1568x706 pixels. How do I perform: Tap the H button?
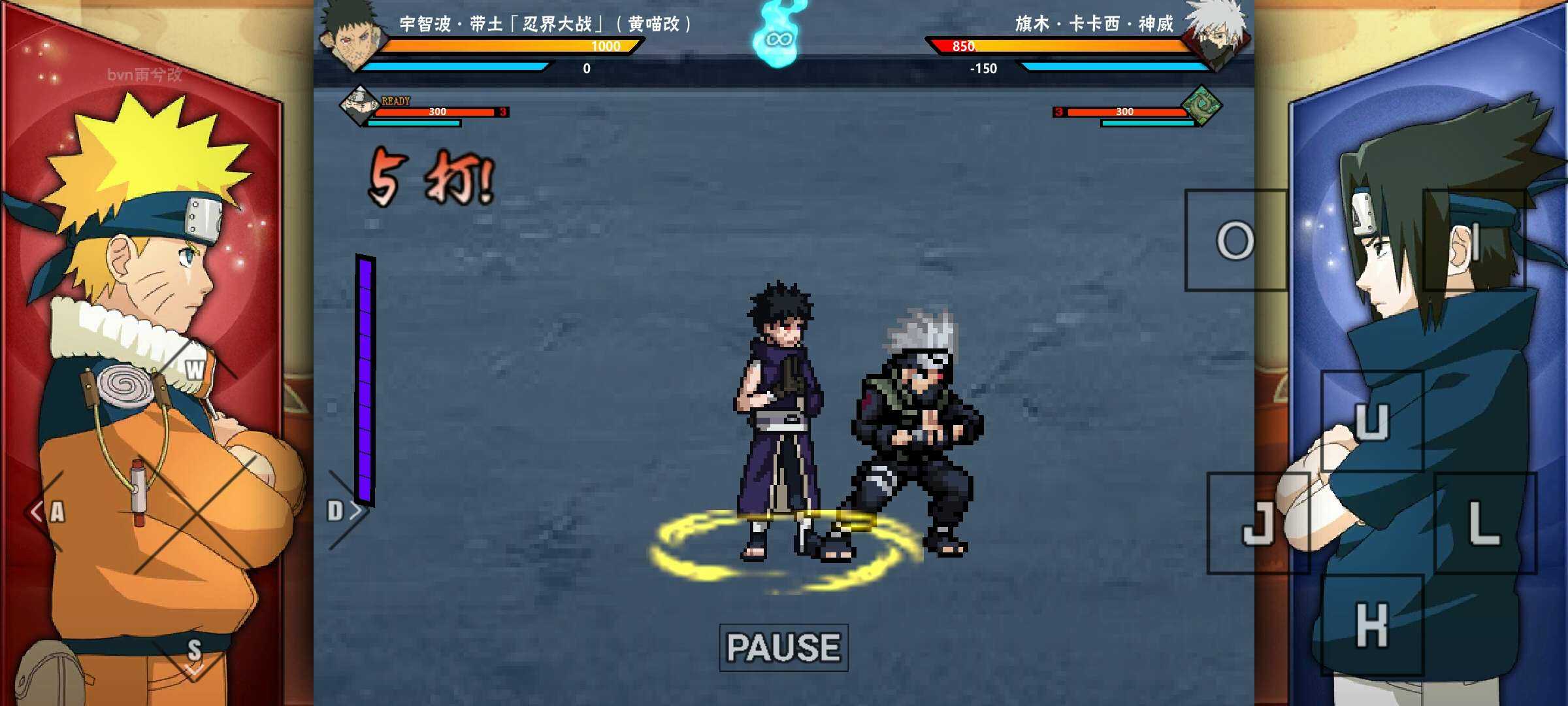1371,625
